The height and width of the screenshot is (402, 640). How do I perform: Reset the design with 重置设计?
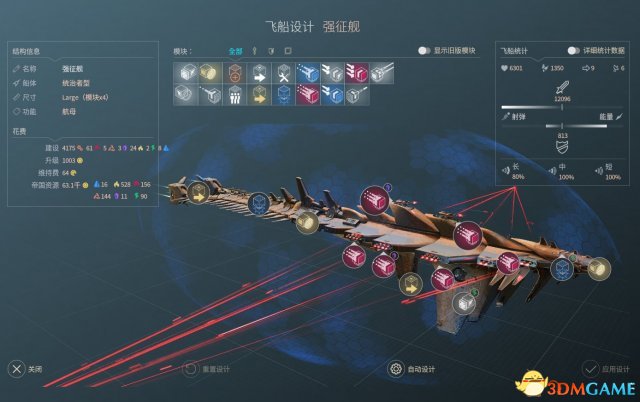[189, 369]
